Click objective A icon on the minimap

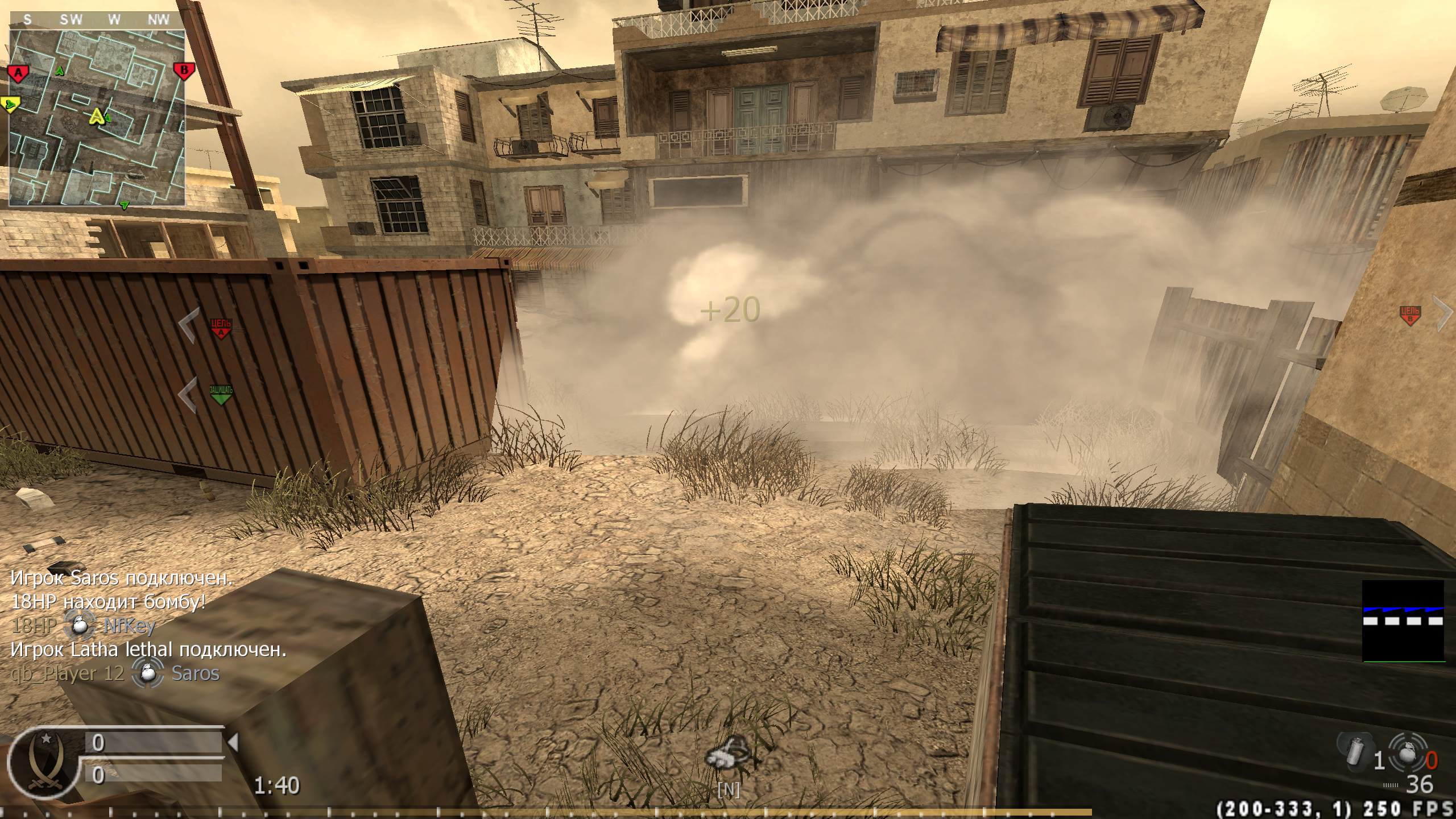click(18, 73)
